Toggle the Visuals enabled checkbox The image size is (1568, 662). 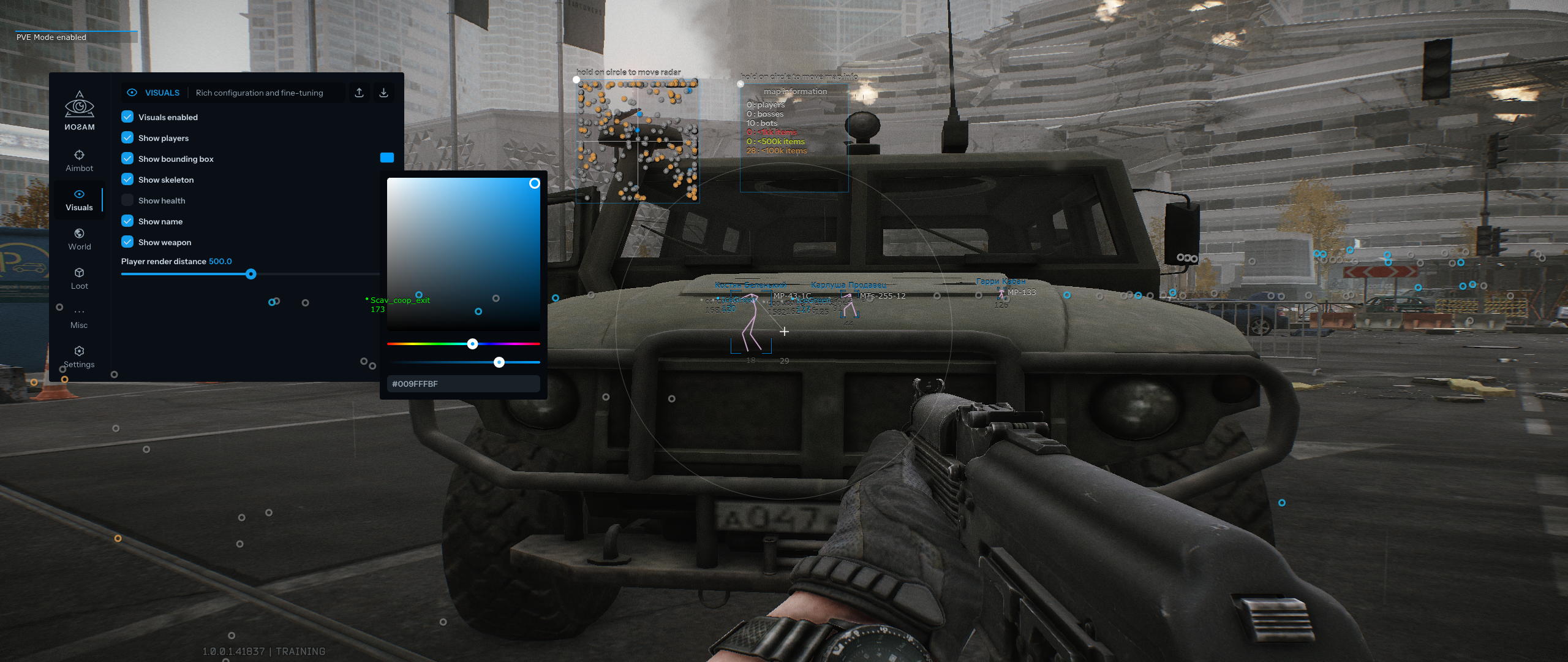127,116
